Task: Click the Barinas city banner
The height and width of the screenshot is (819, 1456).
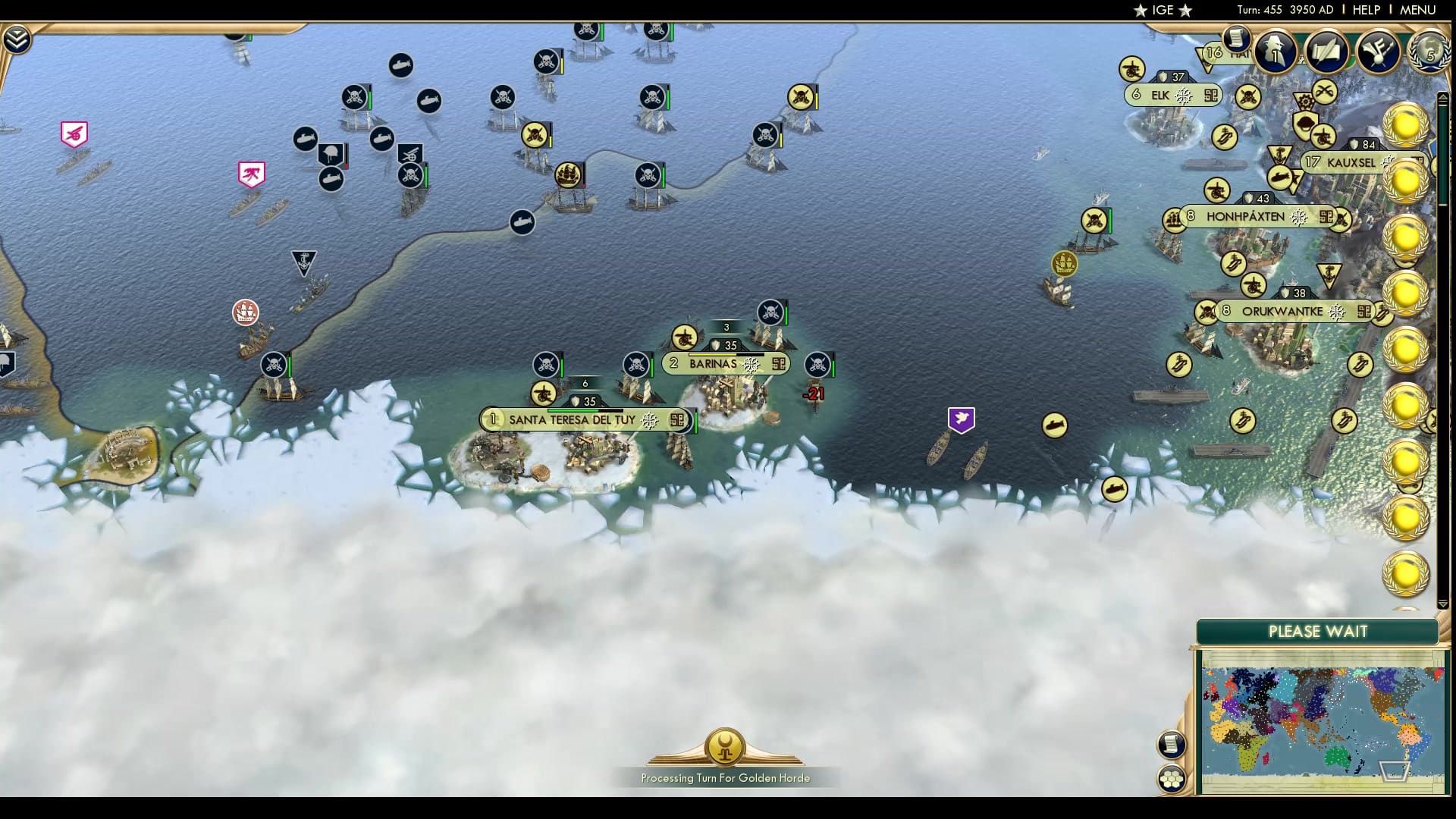Action: (x=713, y=363)
